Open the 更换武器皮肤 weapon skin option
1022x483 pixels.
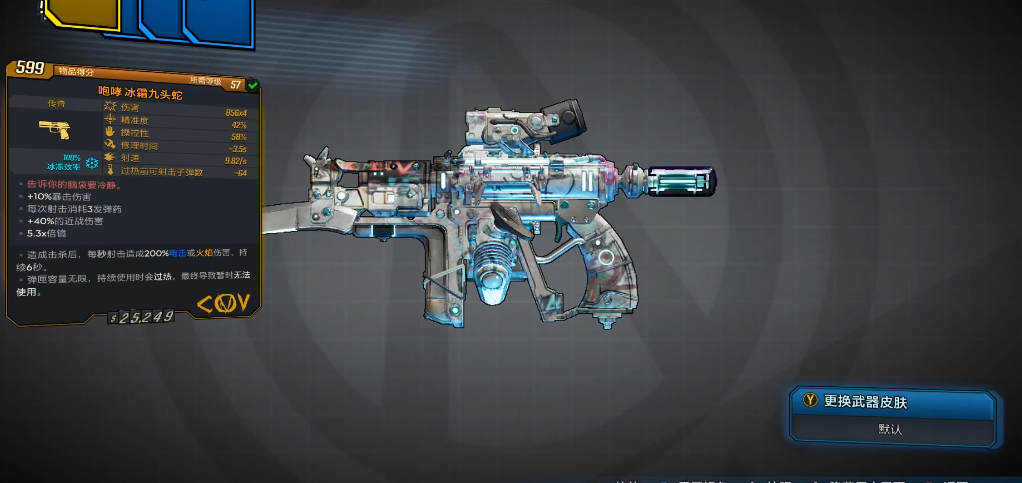pos(892,403)
